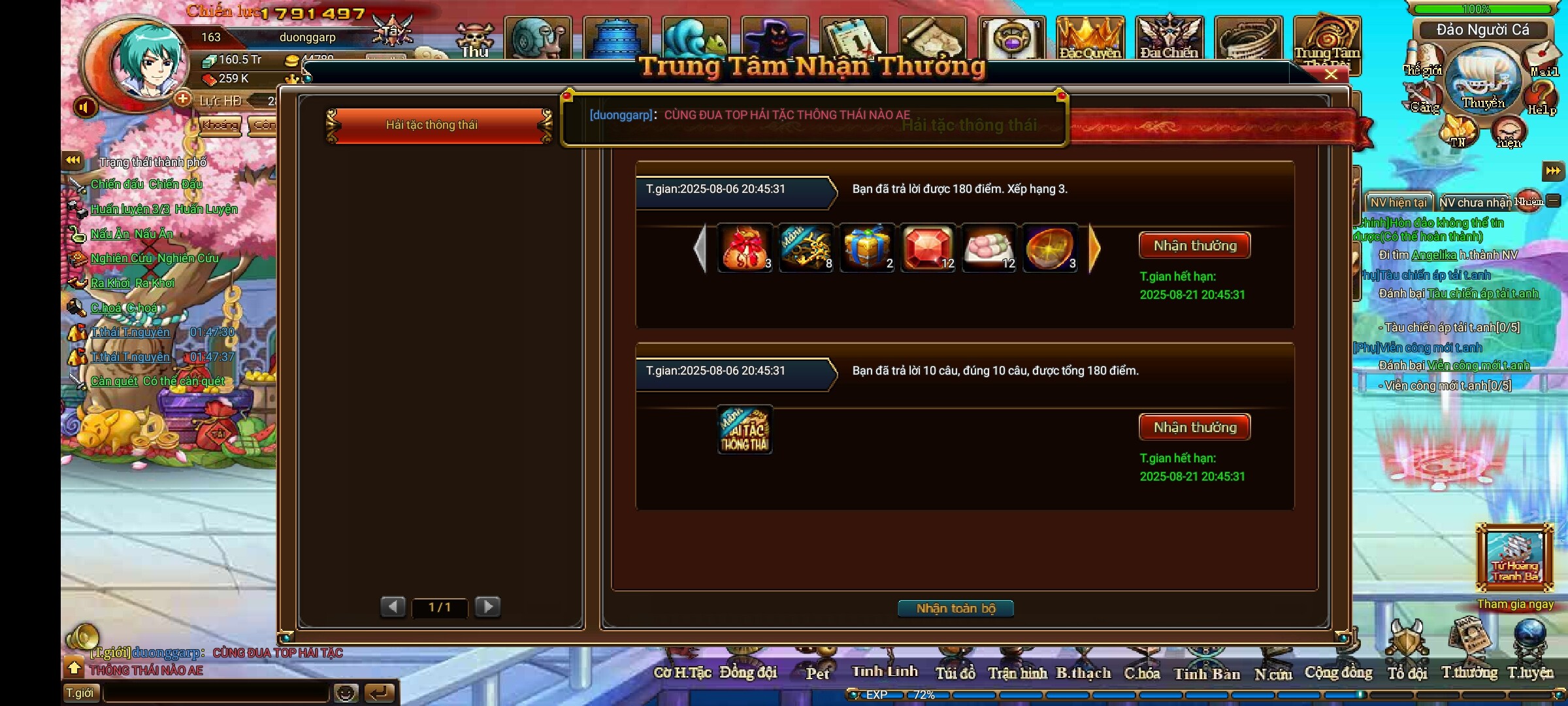Screen dimensions: 1568x706
Task: Select the red ruby gem reward
Action: coord(927,248)
